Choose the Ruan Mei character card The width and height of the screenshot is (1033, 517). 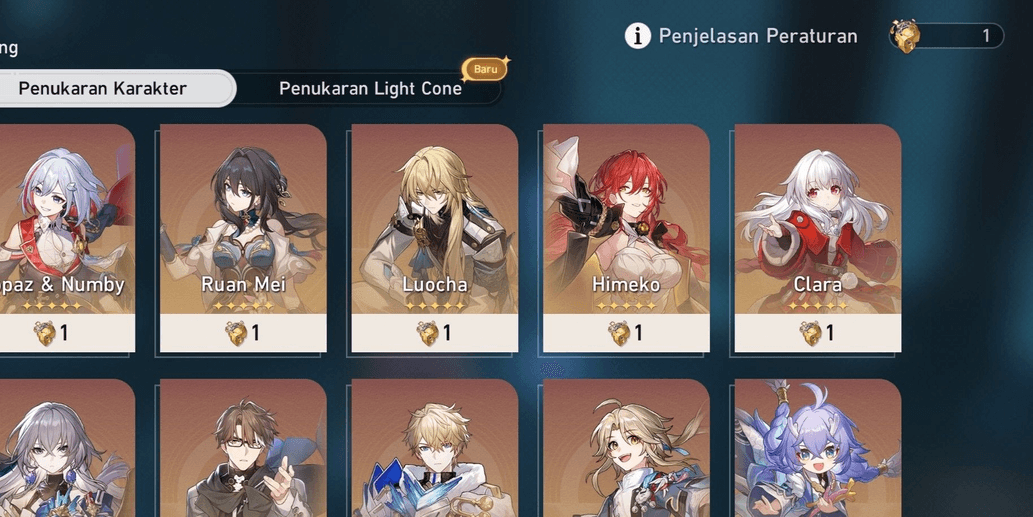243,237
